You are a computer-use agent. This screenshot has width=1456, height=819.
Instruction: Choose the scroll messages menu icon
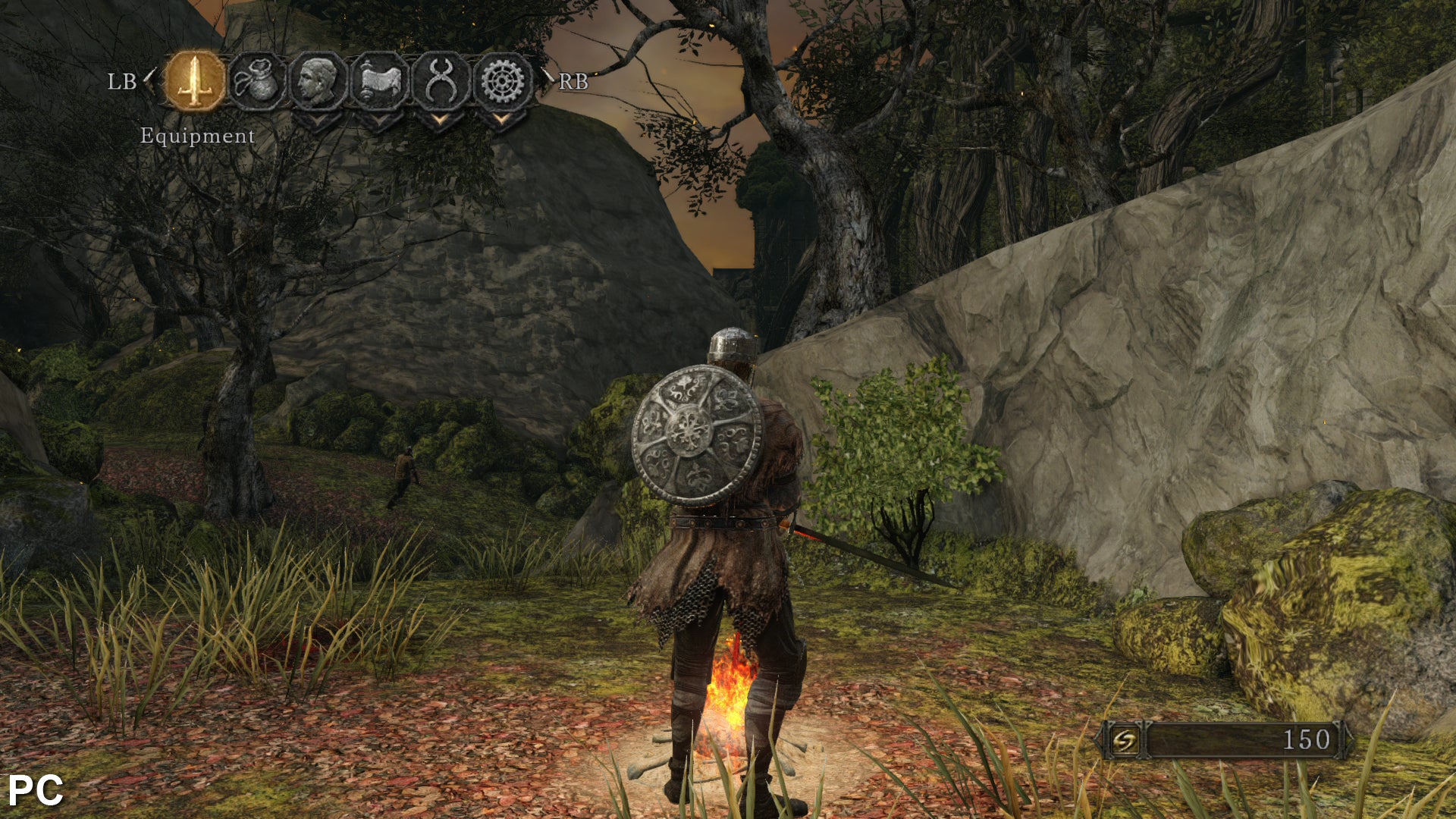click(x=380, y=81)
